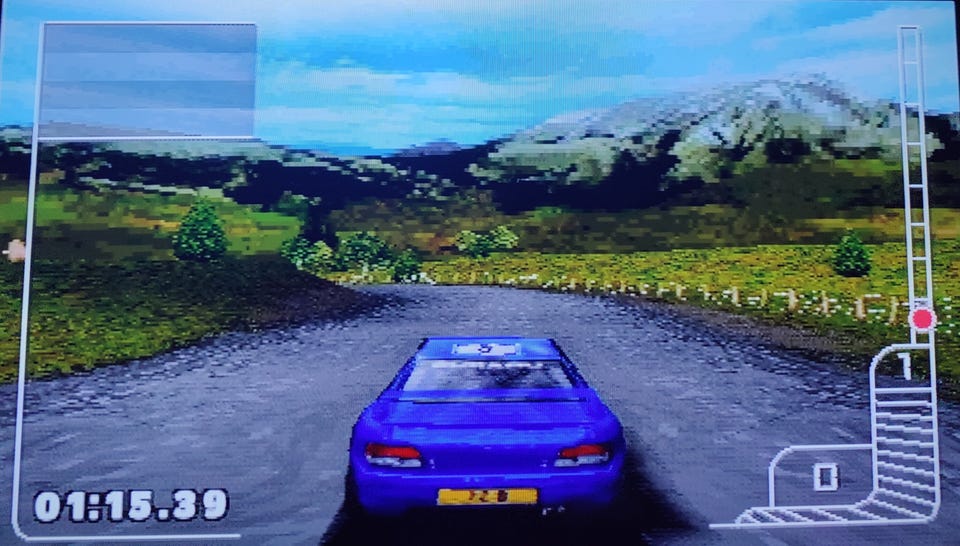Select the translucent grey panel in the corner

click(x=147, y=80)
